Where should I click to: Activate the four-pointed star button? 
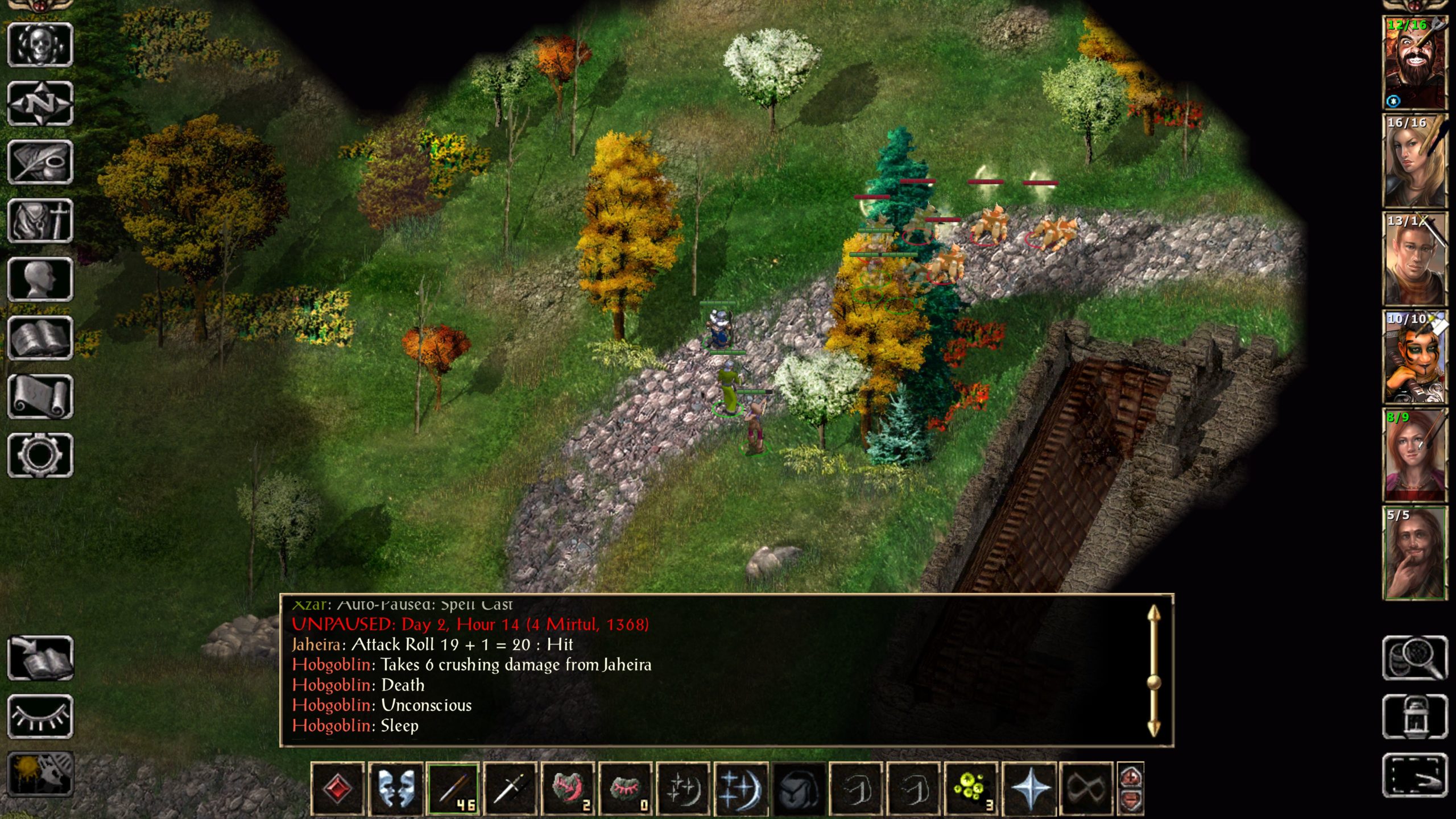tap(1029, 789)
